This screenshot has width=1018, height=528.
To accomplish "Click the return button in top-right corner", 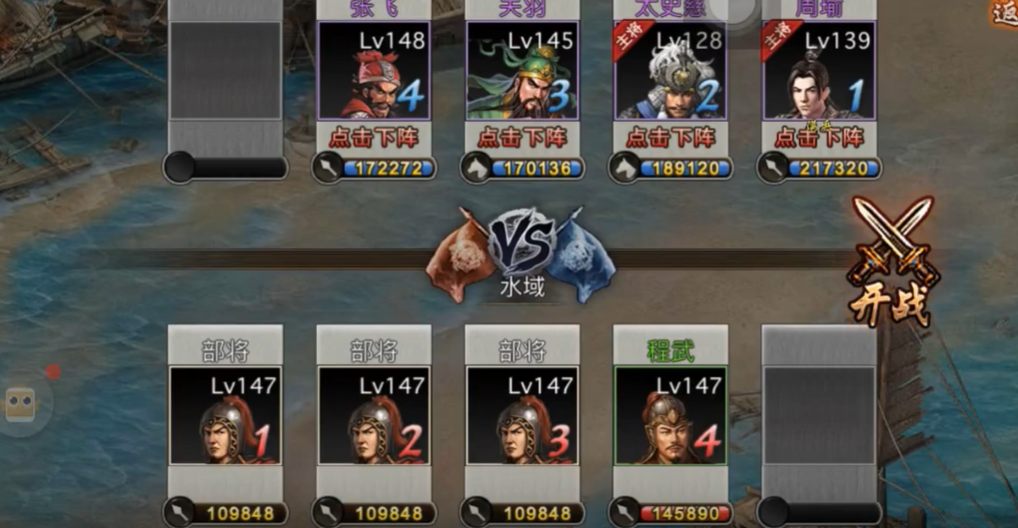I will [1004, 13].
